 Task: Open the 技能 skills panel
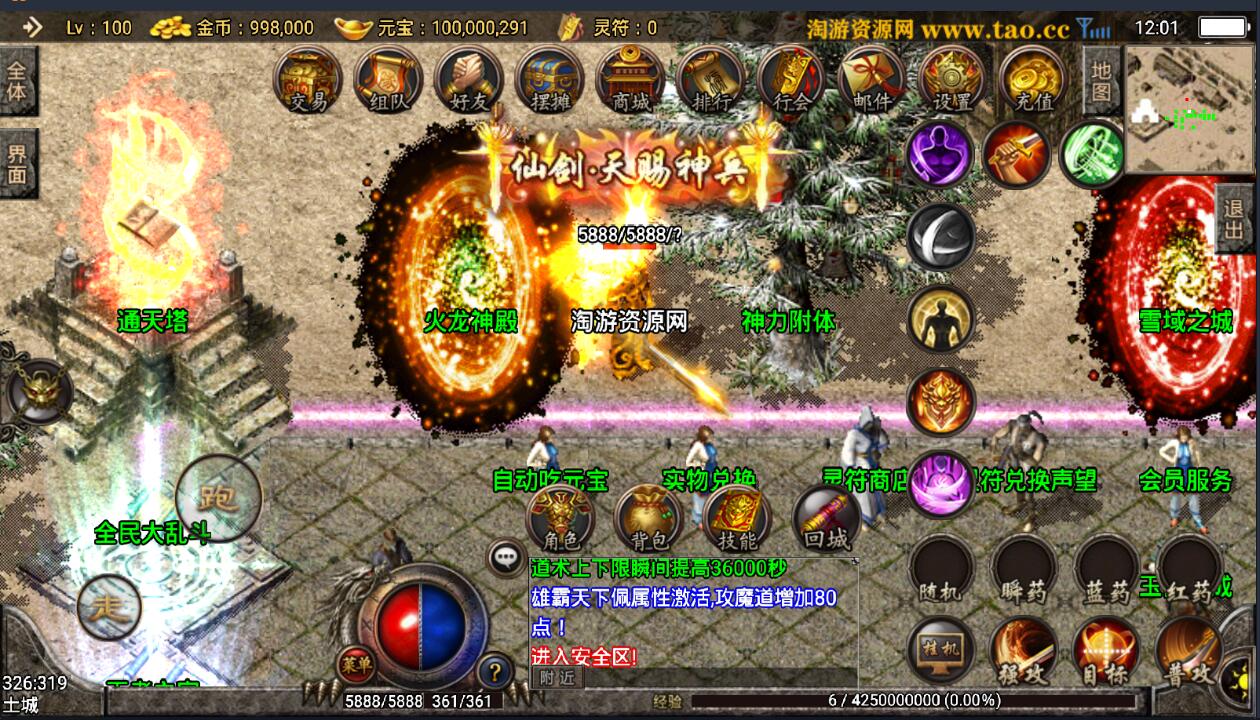(x=737, y=518)
